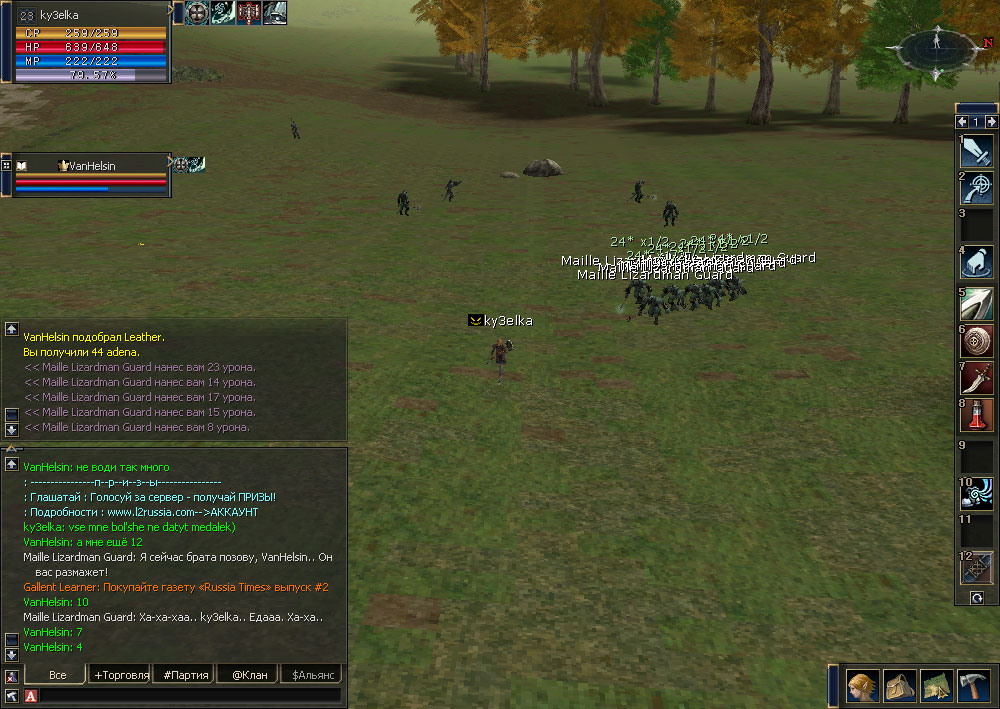Image resolution: width=1000 pixels, height=709 pixels.
Task: Go to the next hotbar page arrow
Action: coord(991,122)
